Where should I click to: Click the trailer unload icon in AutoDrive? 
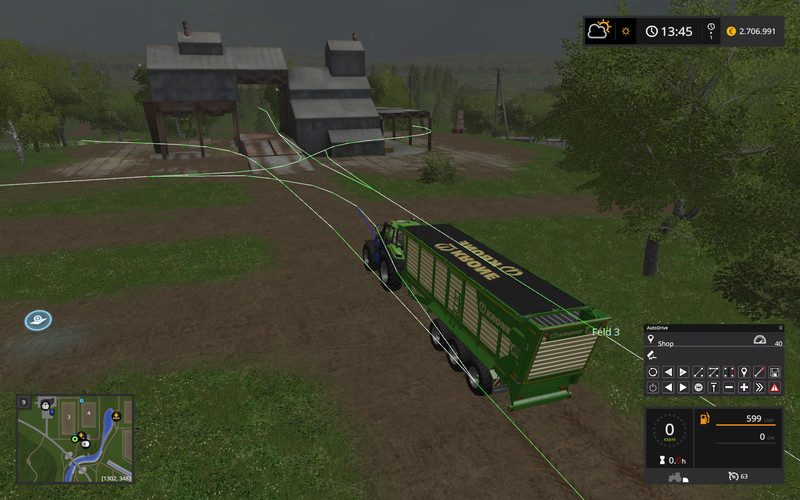click(652, 356)
